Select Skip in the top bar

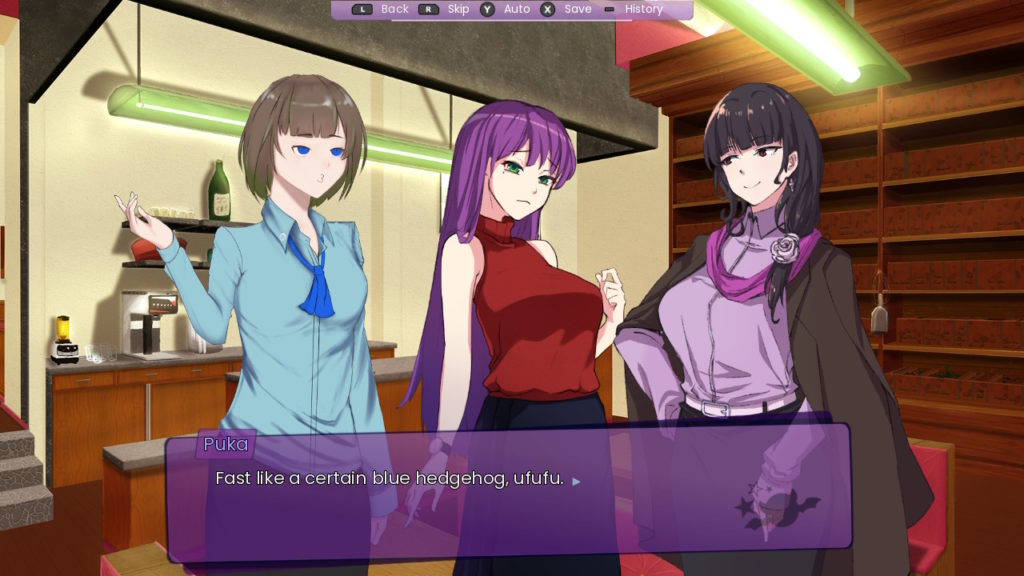[x=457, y=9]
